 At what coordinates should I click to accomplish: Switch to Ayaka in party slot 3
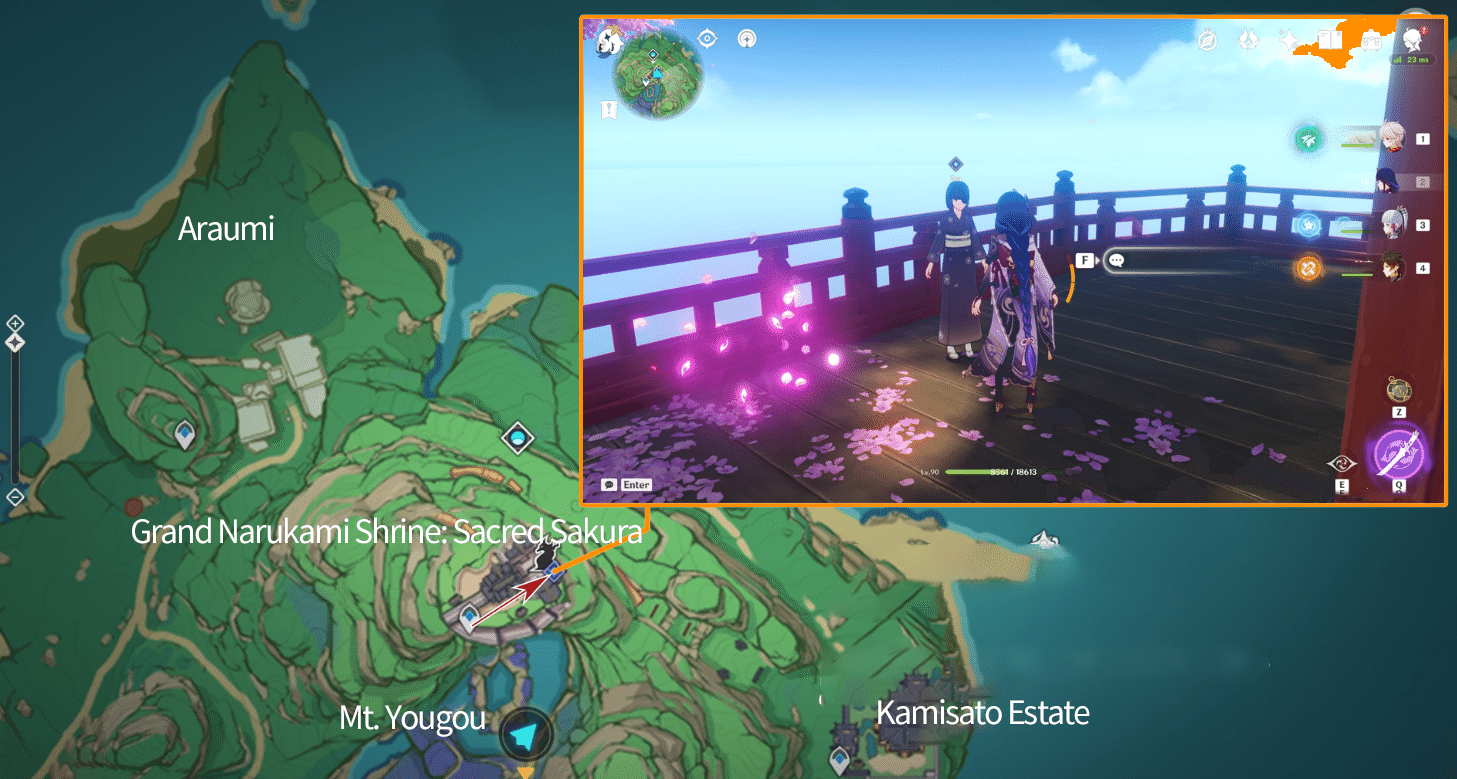click(x=1394, y=222)
